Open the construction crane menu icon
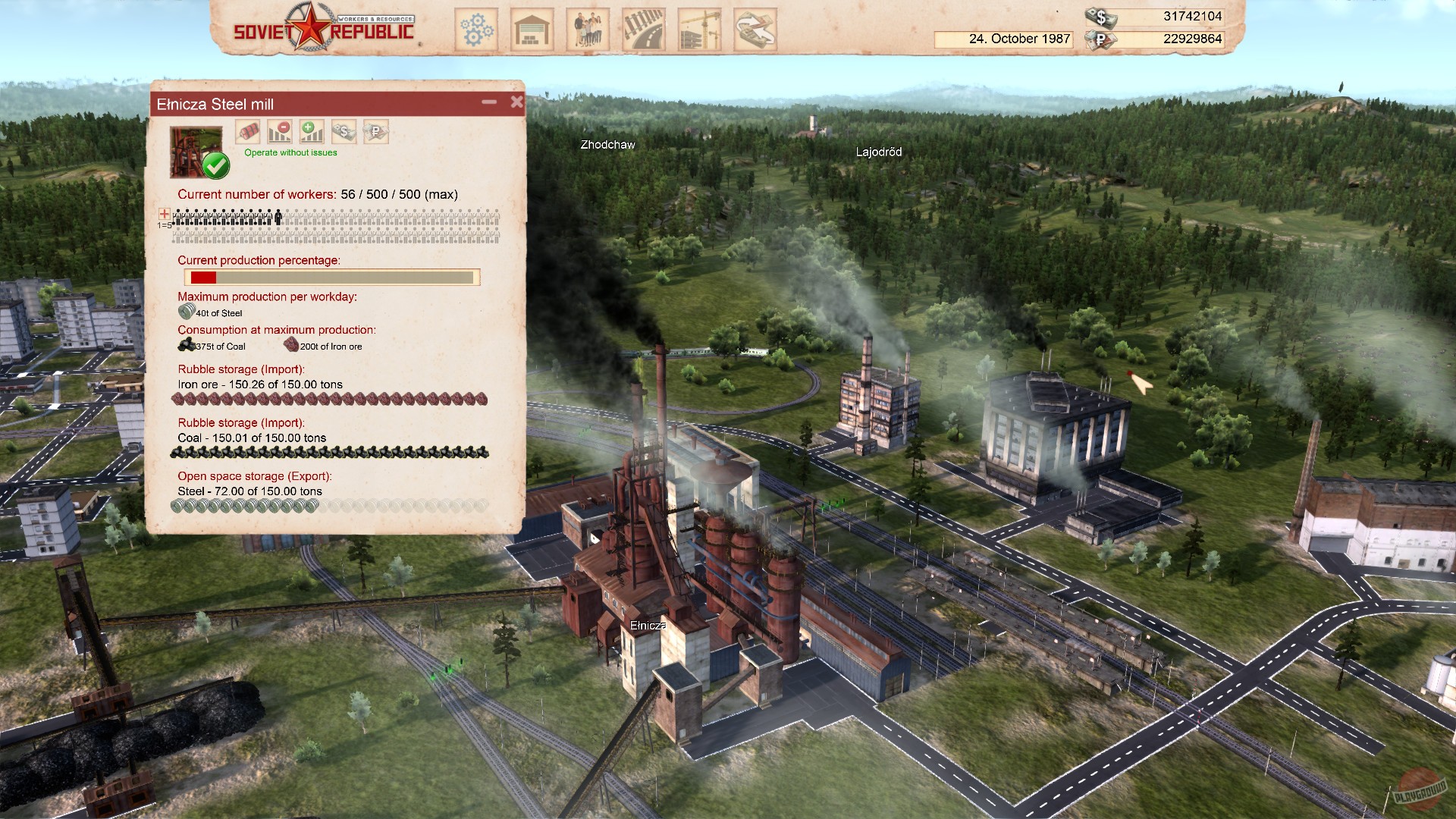The image size is (1456, 819). pyautogui.click(x=699, y=28)
